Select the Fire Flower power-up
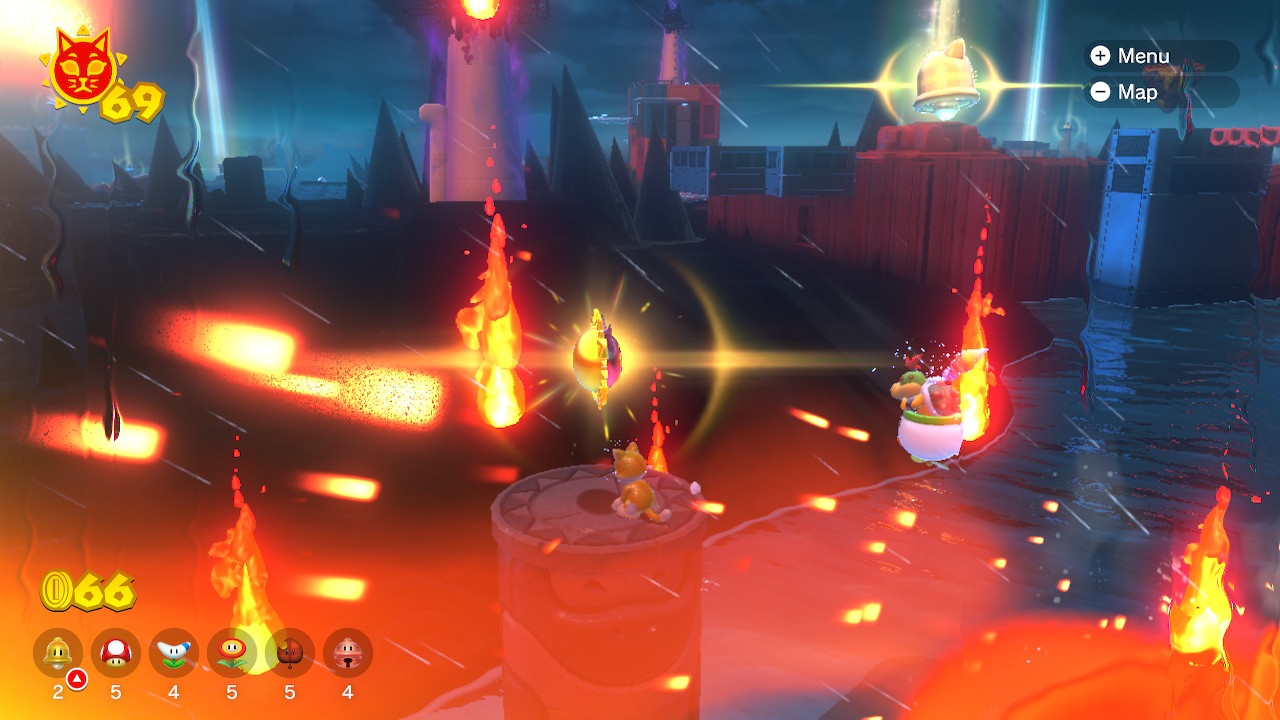Viewport: 1280px width, 720px height. pos(232,653)
